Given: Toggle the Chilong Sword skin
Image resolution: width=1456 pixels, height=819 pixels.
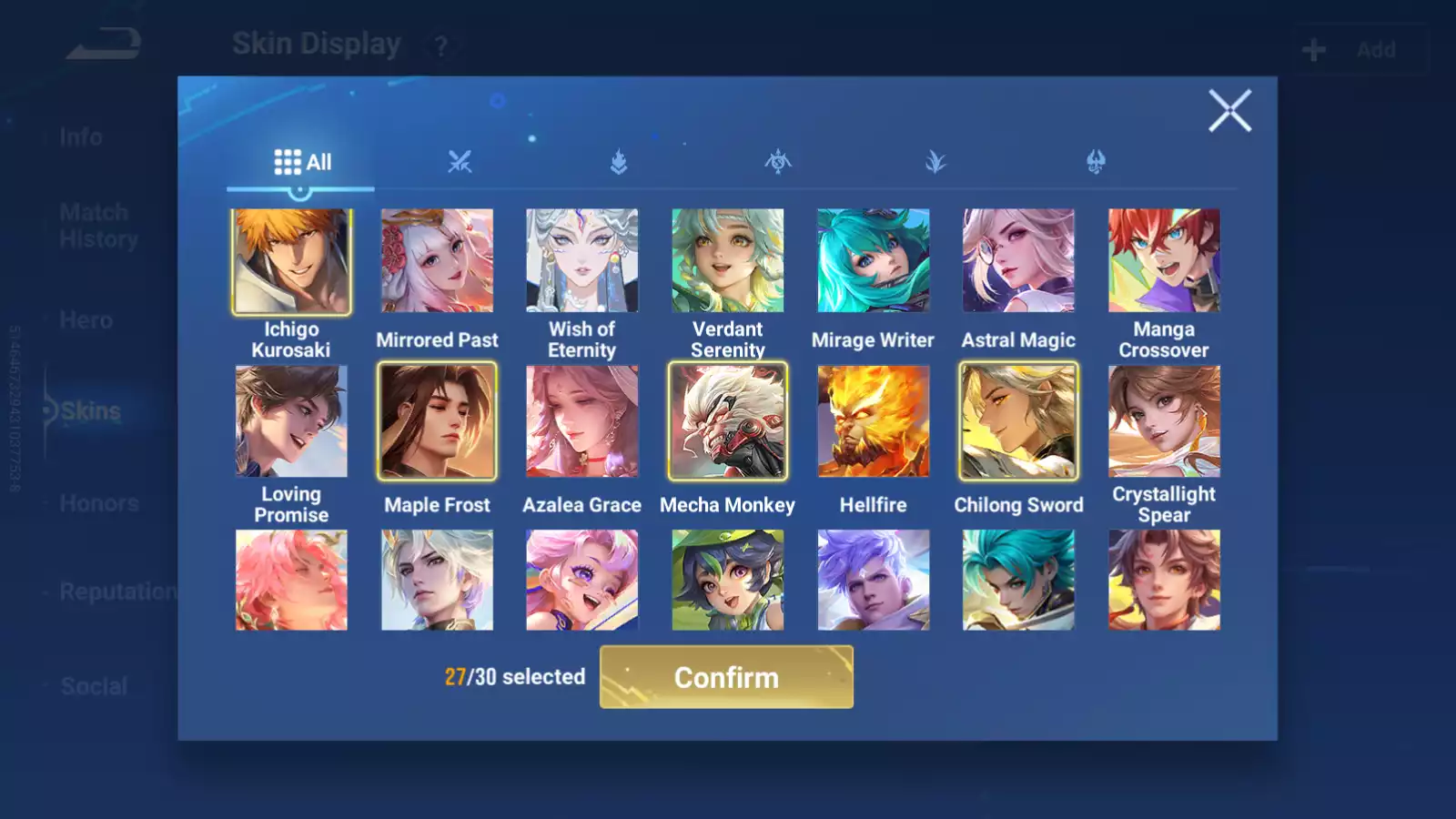Looking at the screenshot, I should 1018,421.
